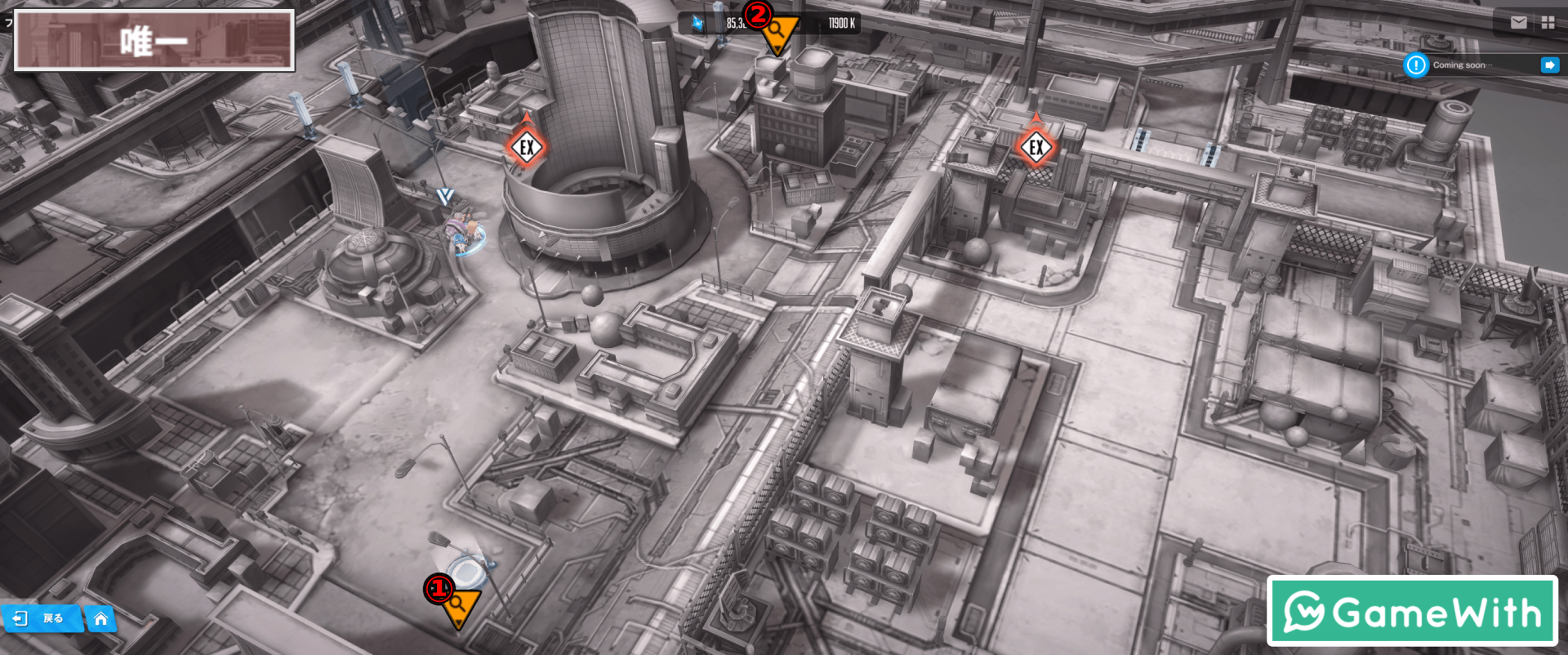The image size is (1568, 655).
Task: Open the mail envelope icon
Action: click(x=1518, y=23)
